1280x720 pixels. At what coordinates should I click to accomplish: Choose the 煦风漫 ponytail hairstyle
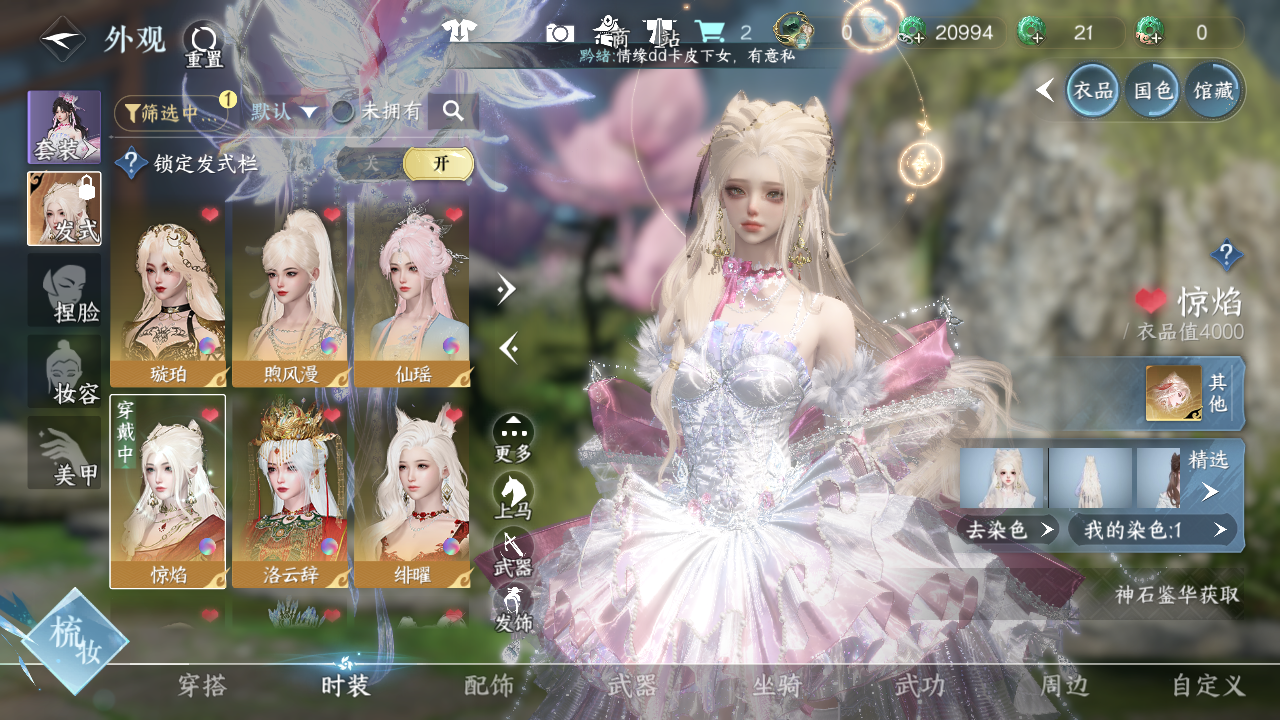click(x=290, y=293)
